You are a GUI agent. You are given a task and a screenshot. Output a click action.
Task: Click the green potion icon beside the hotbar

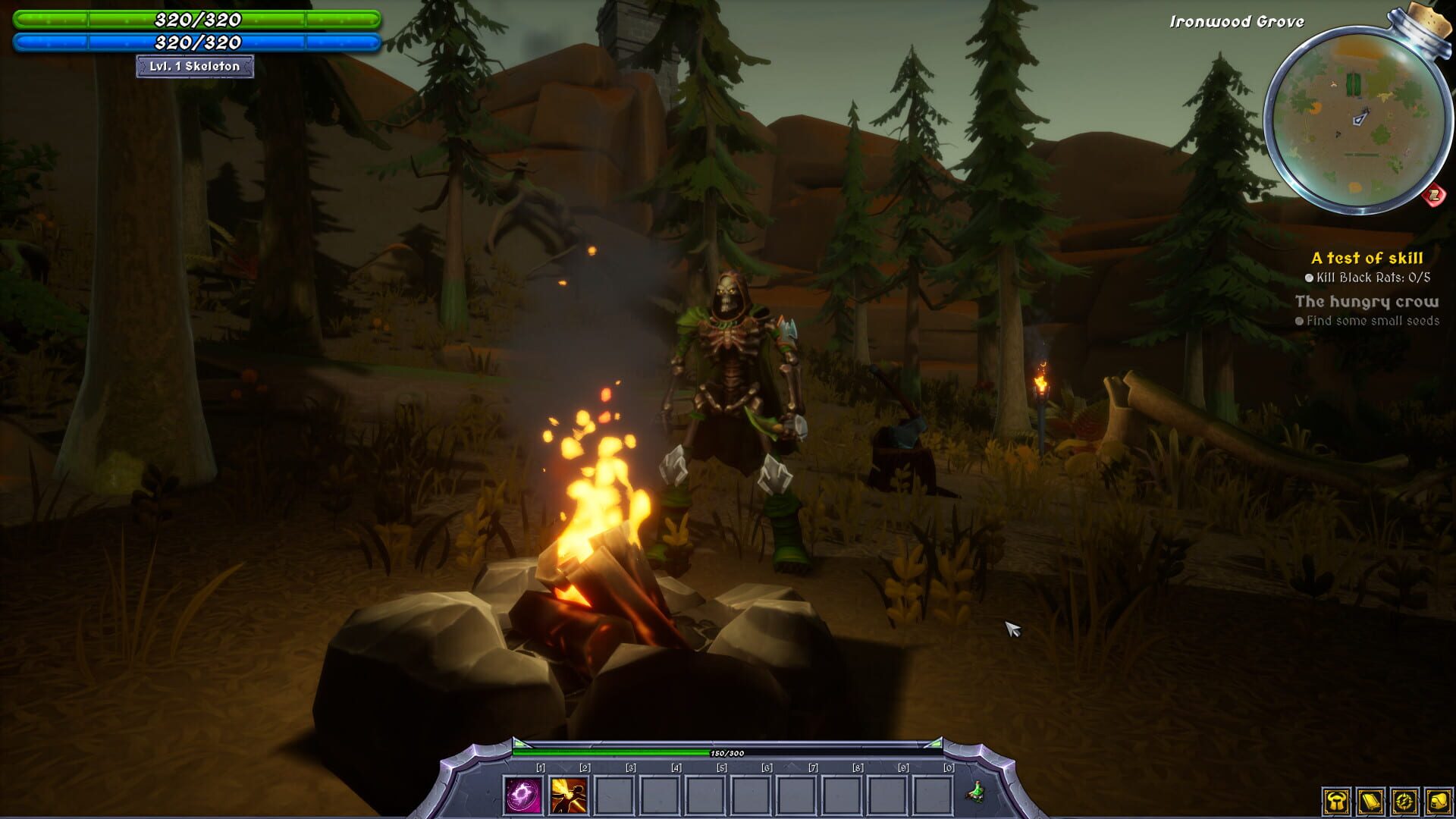pyautogui.click(x=977, y=792)
